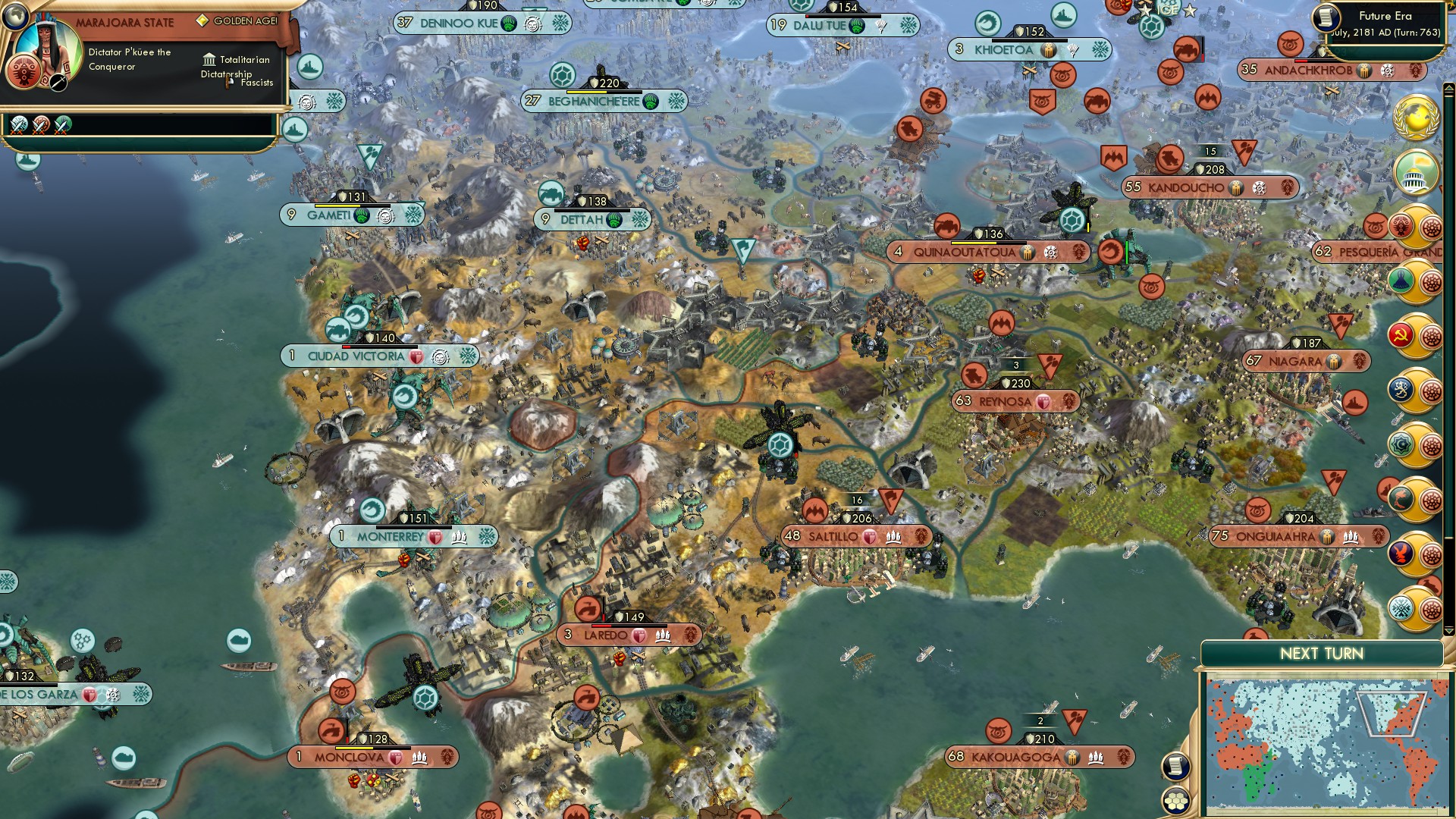Open the game log scroll icon beside the minimap
This screenshot has width=1456, height=819.
(1176, 767)
